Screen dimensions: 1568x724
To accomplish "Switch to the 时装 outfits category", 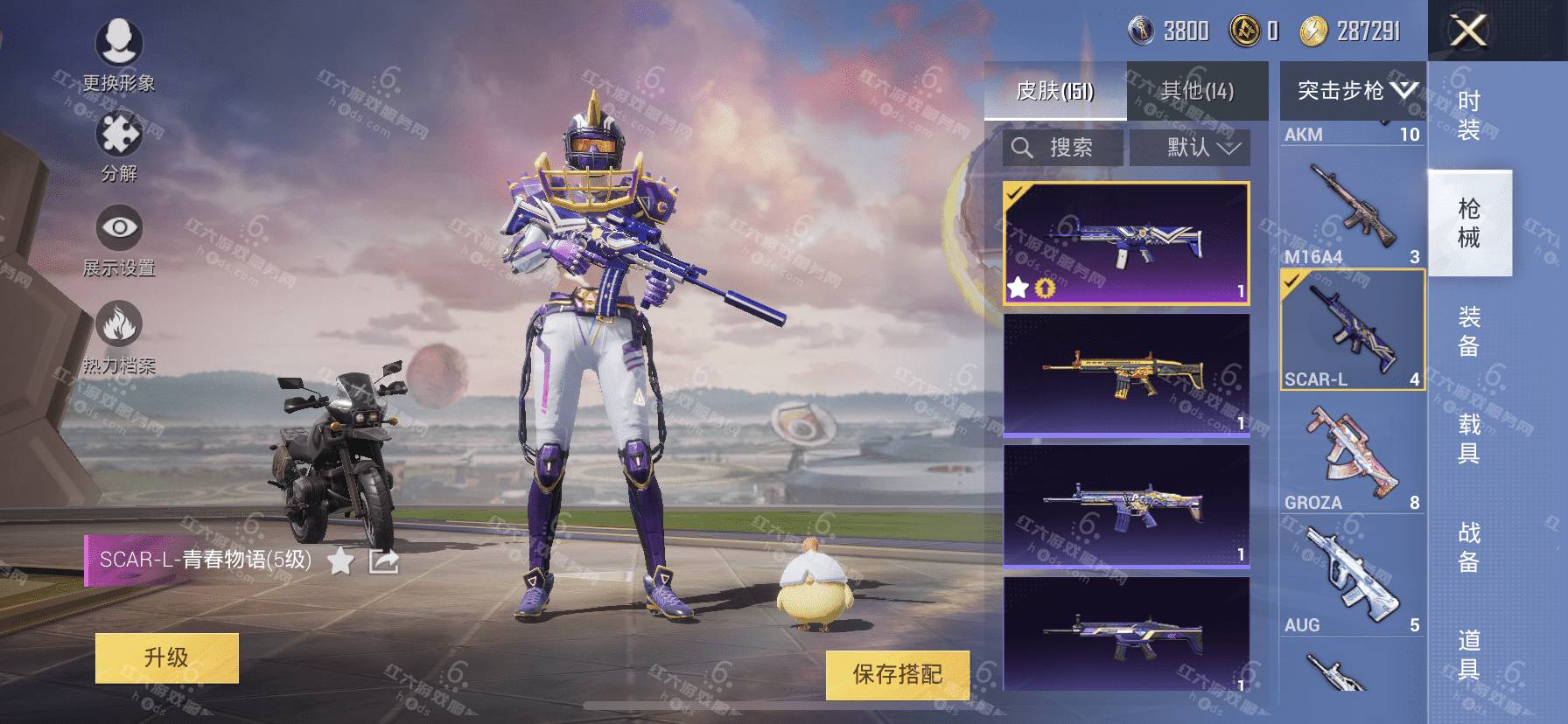I will click(1469, 115).
